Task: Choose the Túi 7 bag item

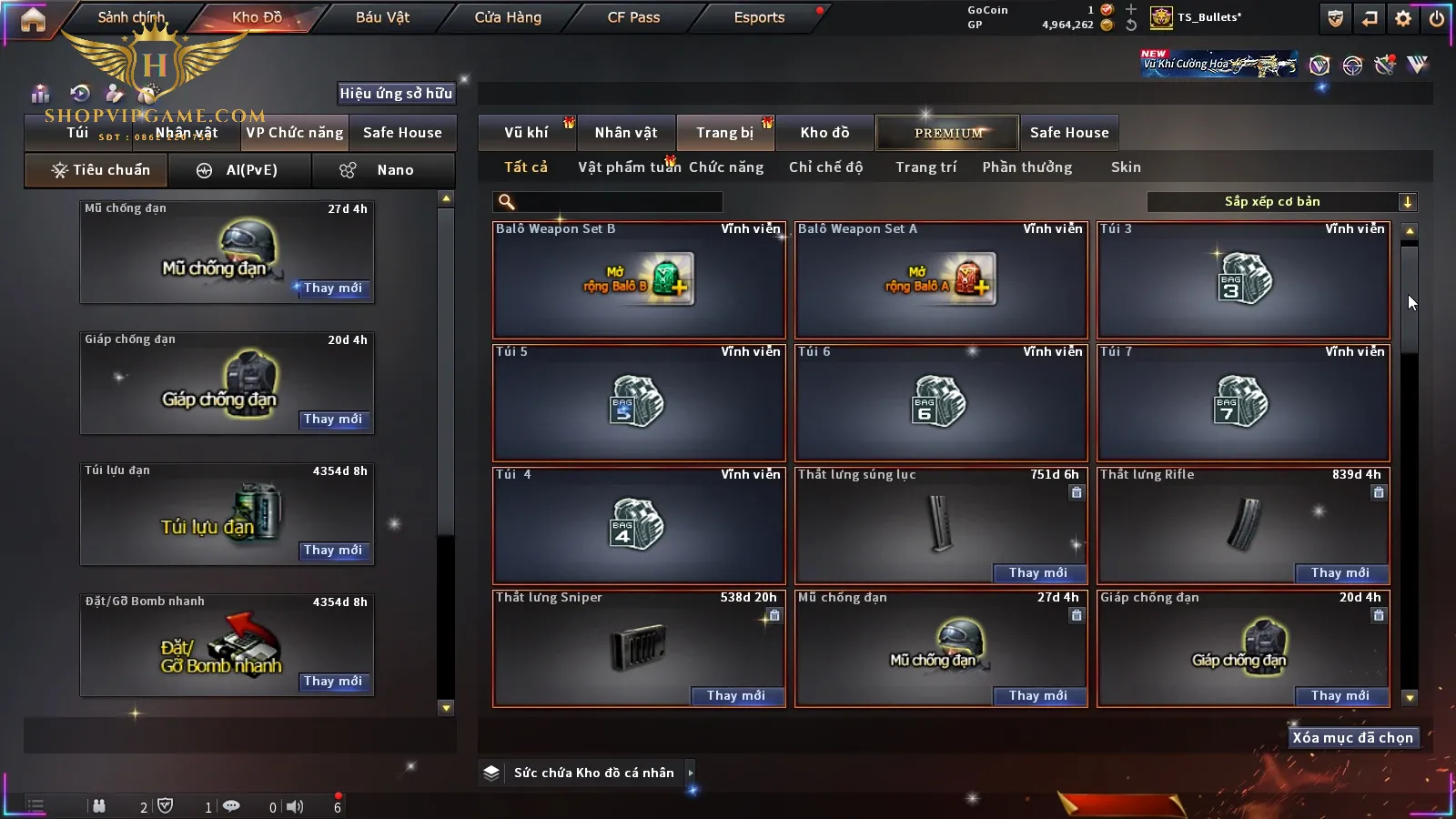Action: coord(1243,403)
